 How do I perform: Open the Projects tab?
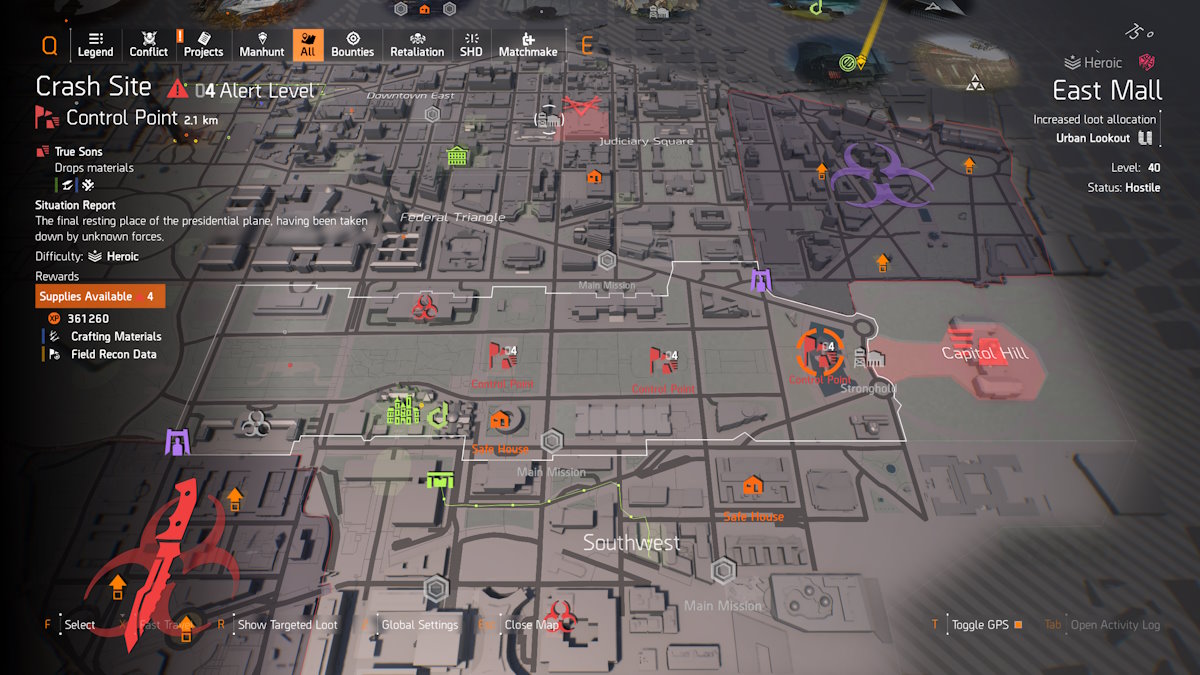(x=203, y=44)
